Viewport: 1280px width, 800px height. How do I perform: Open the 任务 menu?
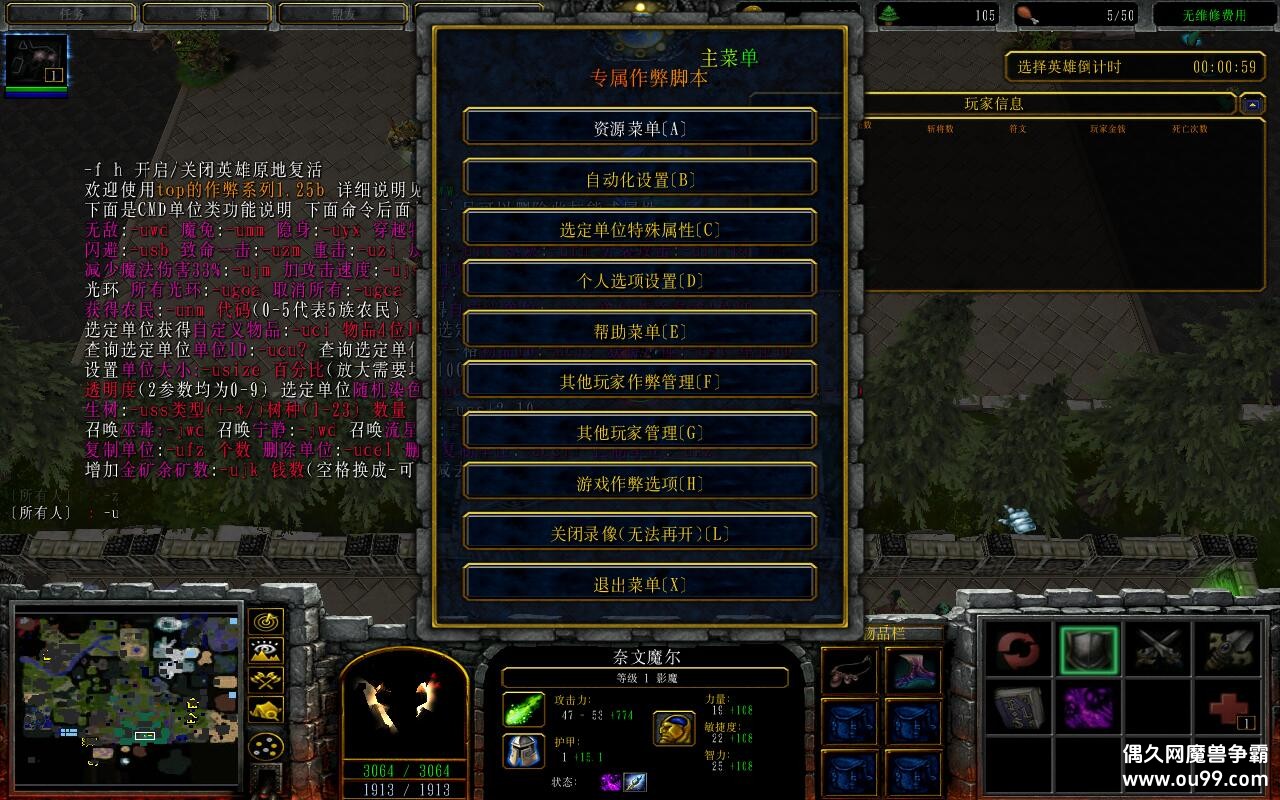click(x=68, y=14)
